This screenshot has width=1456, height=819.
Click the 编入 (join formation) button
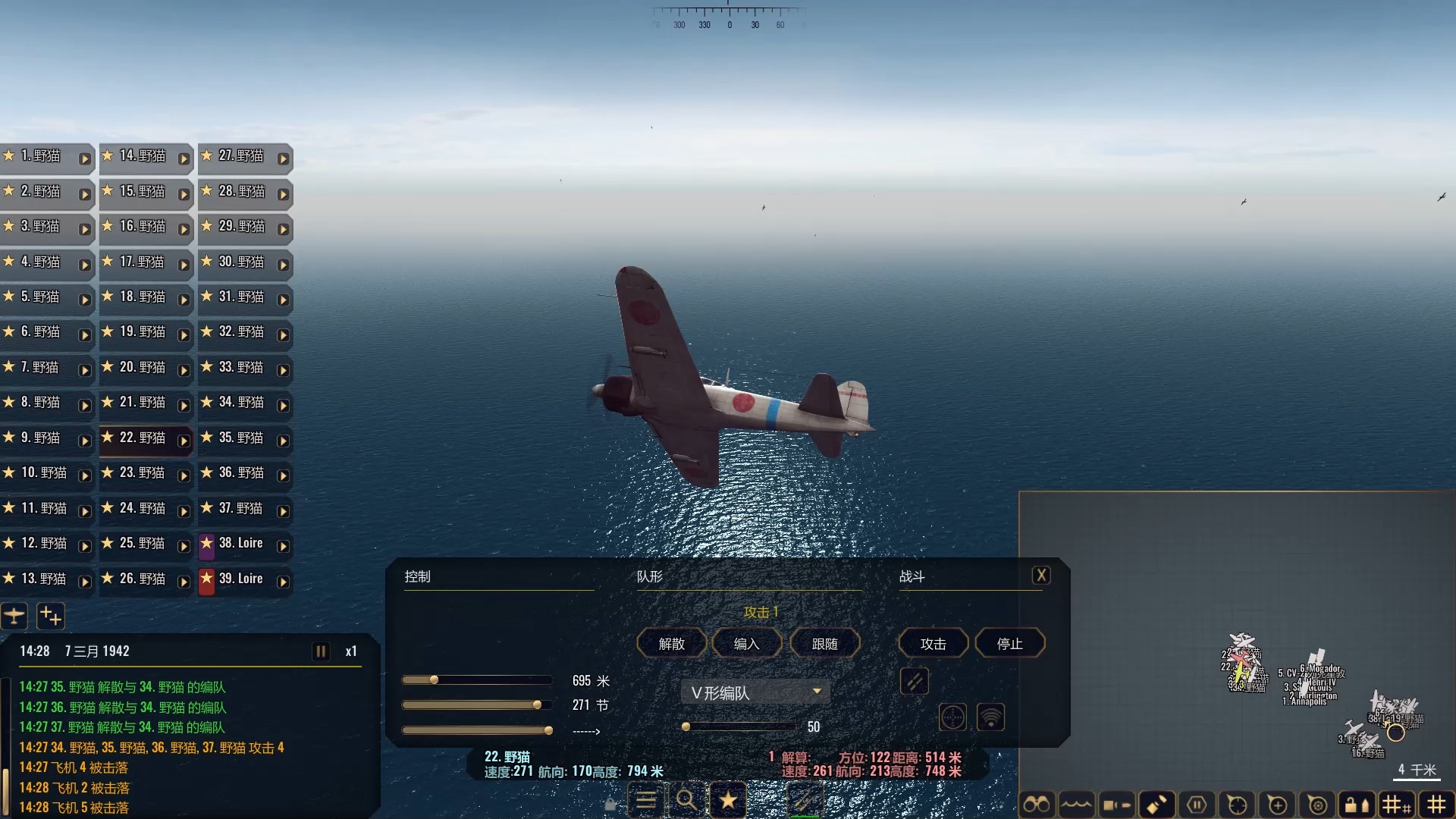(x=746, y=644)
